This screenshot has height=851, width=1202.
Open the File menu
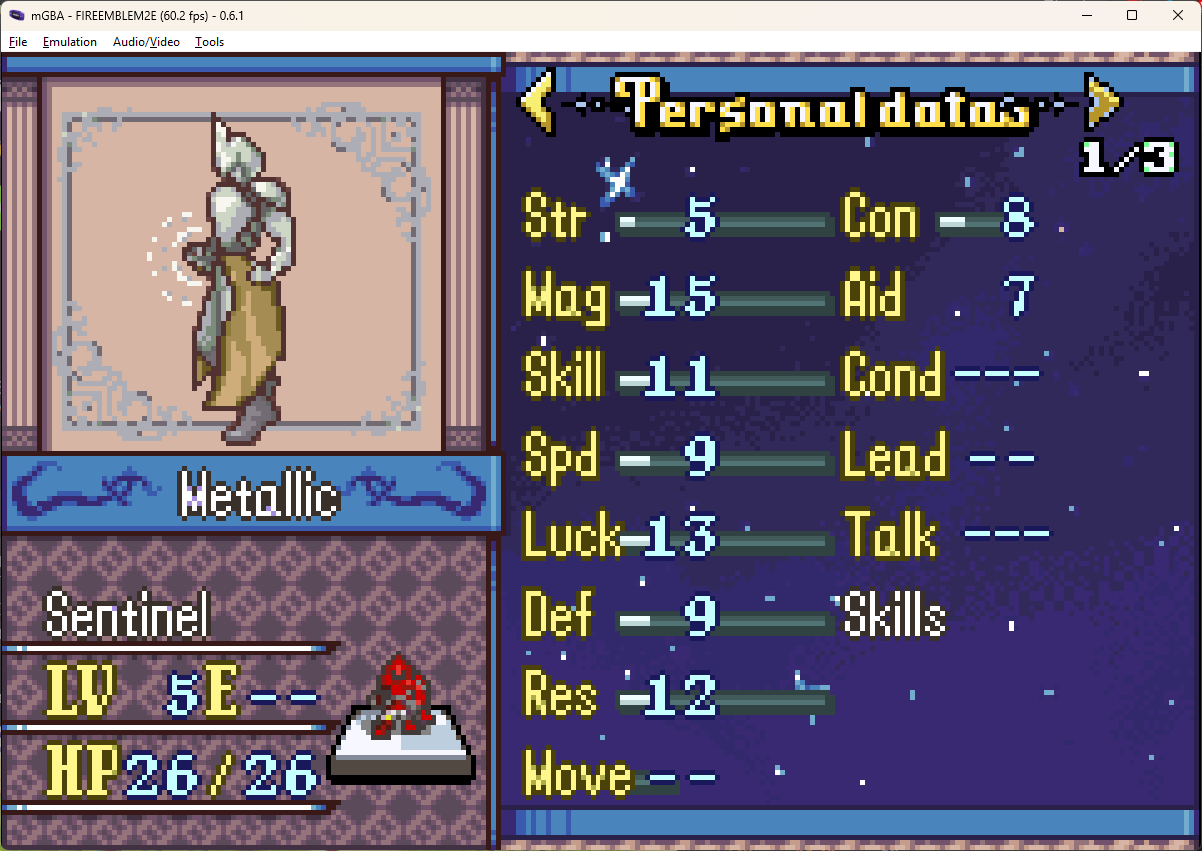[18, 42]
